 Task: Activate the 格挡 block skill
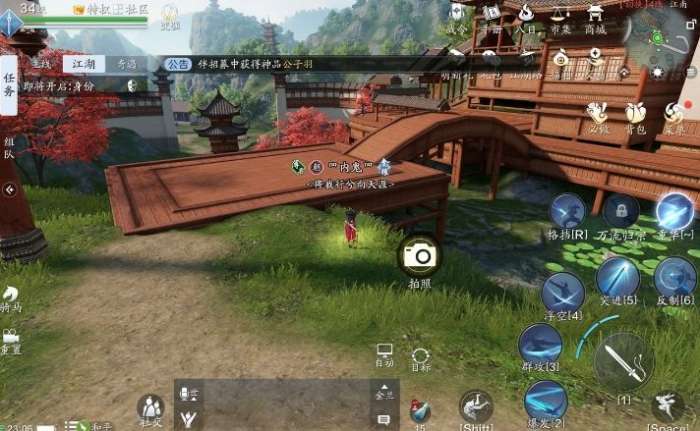568,212
